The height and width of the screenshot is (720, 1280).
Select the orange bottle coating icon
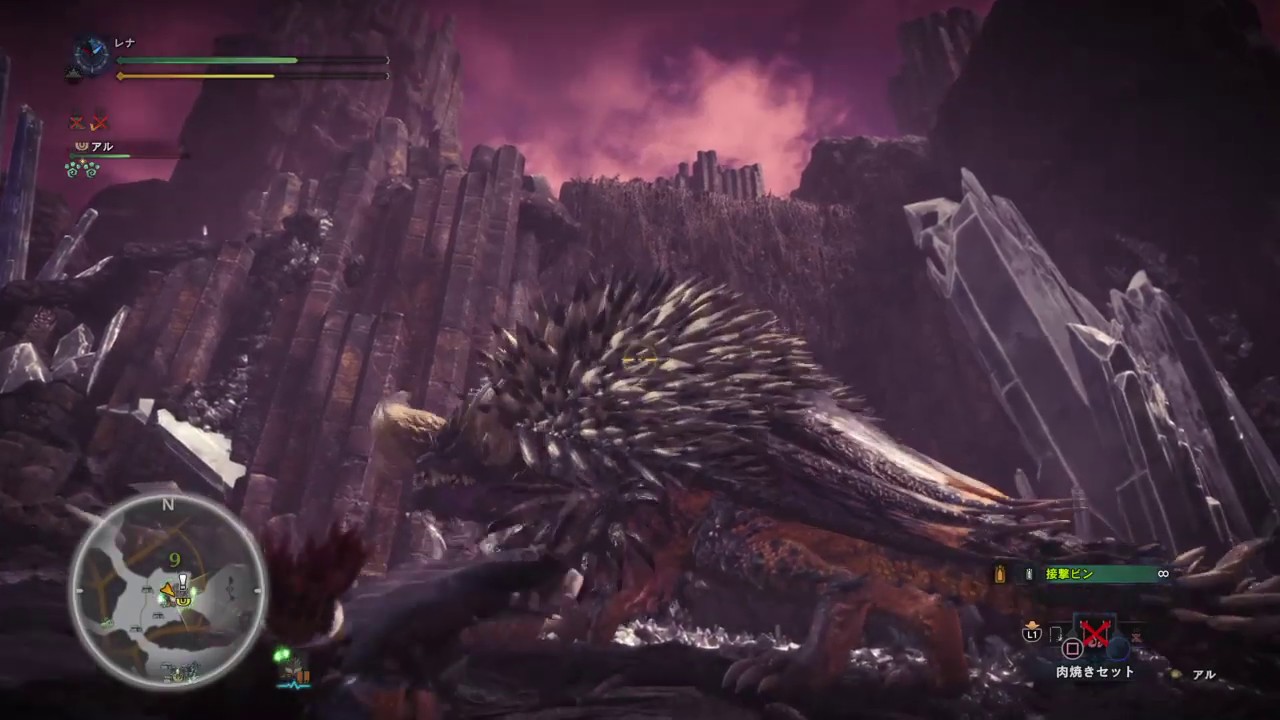999,574
